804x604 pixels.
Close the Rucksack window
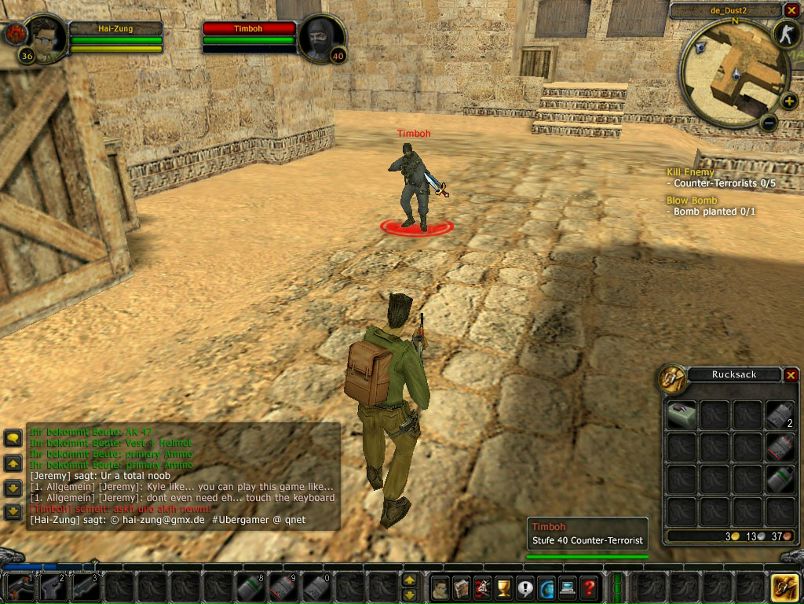coord(791,375)
